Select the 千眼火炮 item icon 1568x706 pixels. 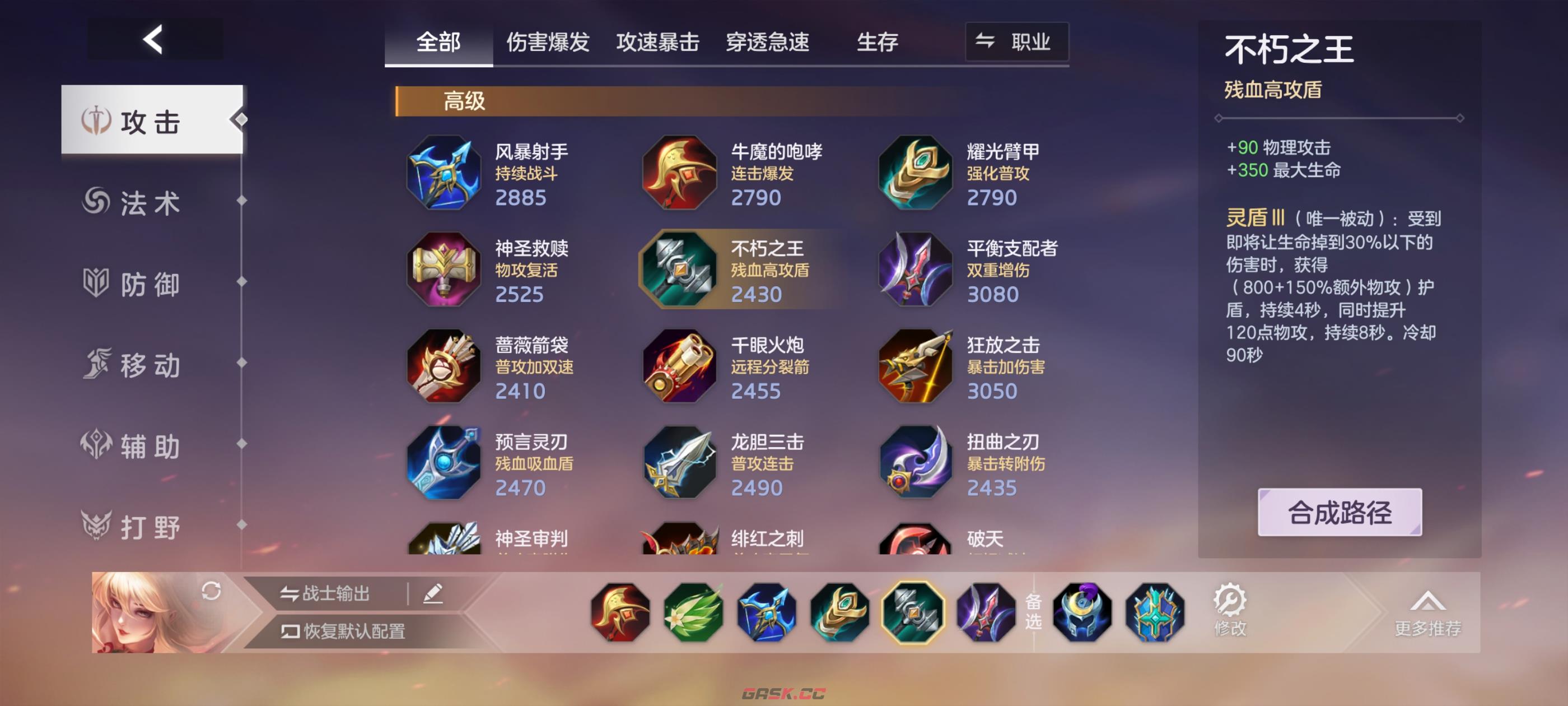coord(679,365)
